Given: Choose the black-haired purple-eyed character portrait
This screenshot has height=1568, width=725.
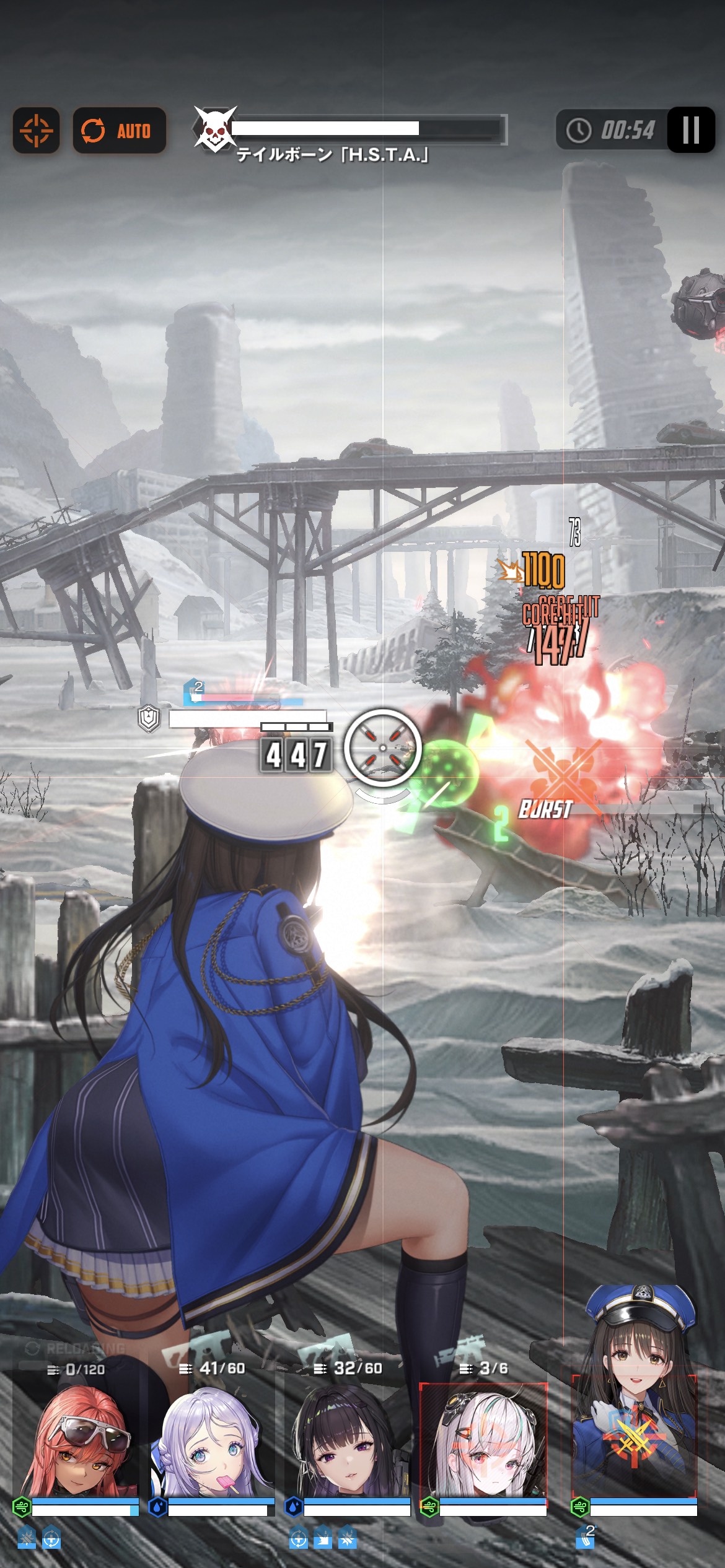Looking at the screenshot, I should point(348,1444).
